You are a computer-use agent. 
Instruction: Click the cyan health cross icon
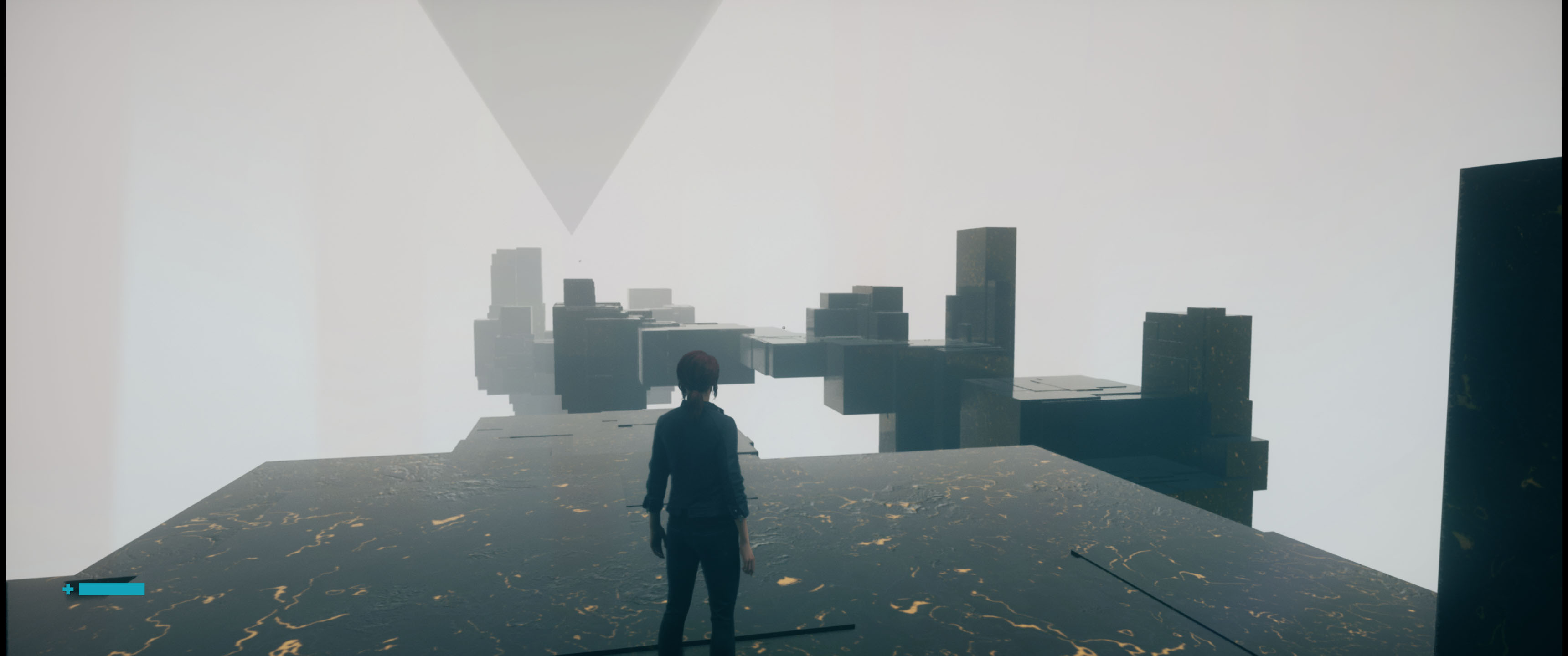[67, 589]
